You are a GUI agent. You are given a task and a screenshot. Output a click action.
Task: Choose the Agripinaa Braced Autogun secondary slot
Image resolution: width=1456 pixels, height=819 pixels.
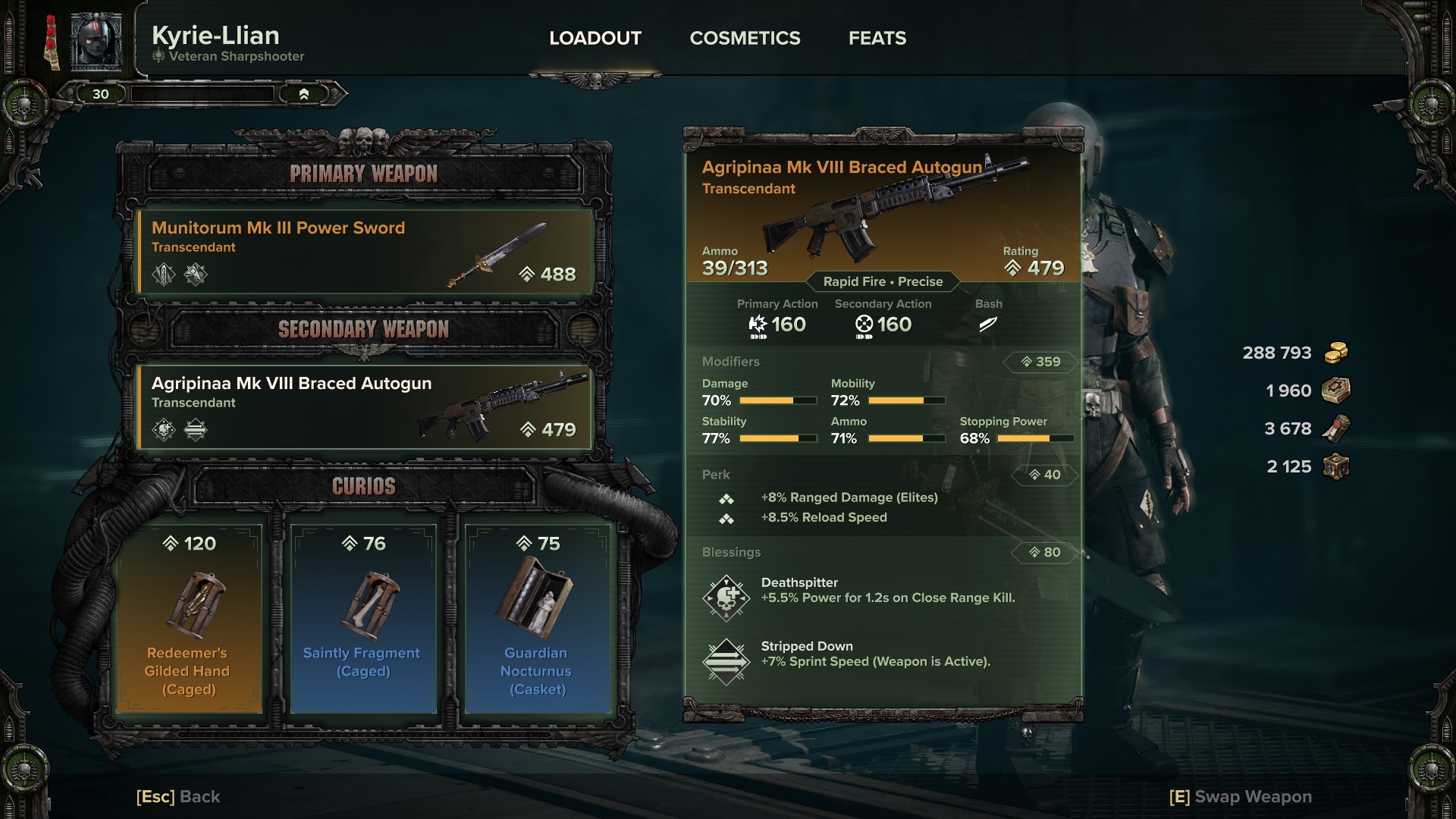pyautogui.click(x=364, y=407)
